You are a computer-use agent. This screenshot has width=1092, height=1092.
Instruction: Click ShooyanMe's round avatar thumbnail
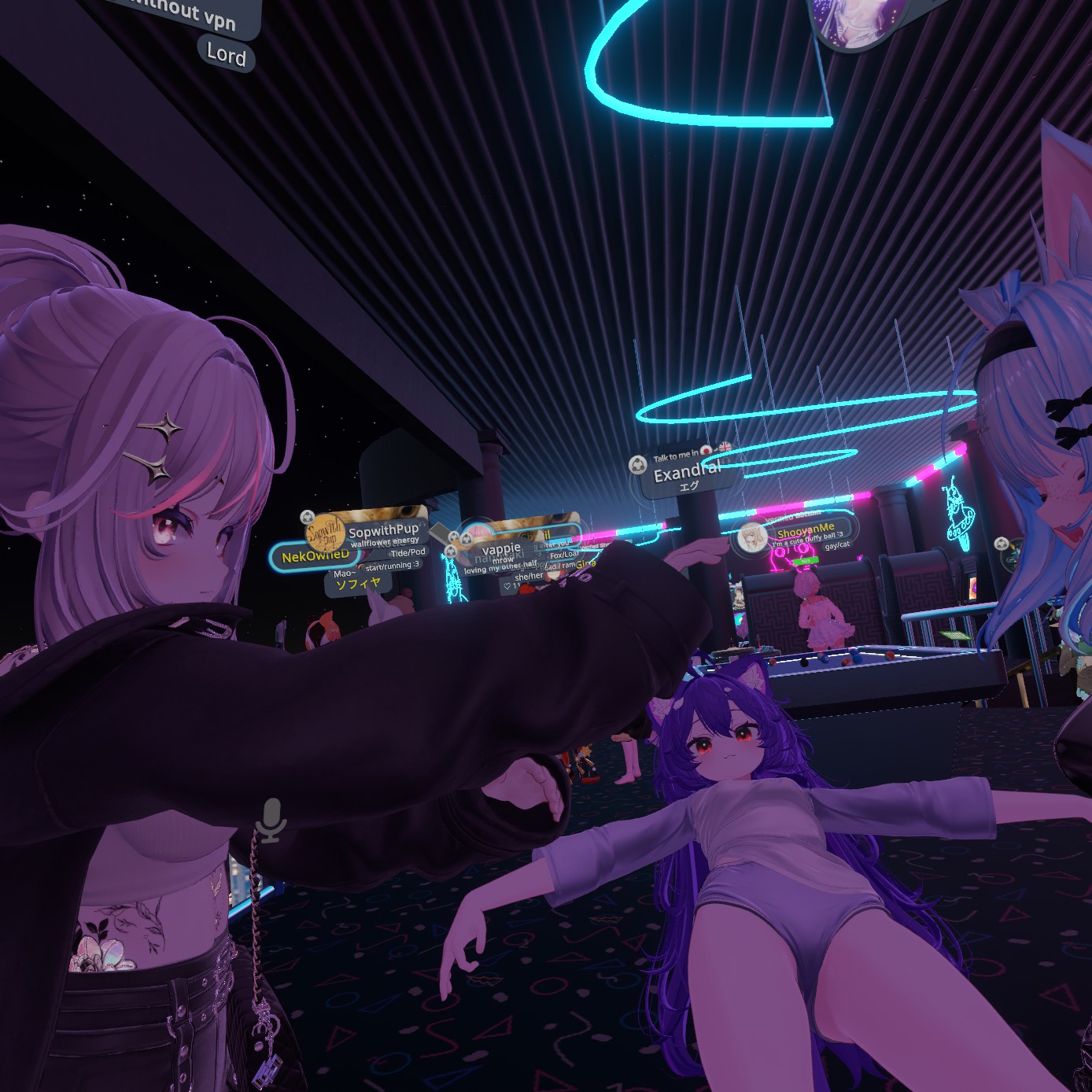[752, 538]
